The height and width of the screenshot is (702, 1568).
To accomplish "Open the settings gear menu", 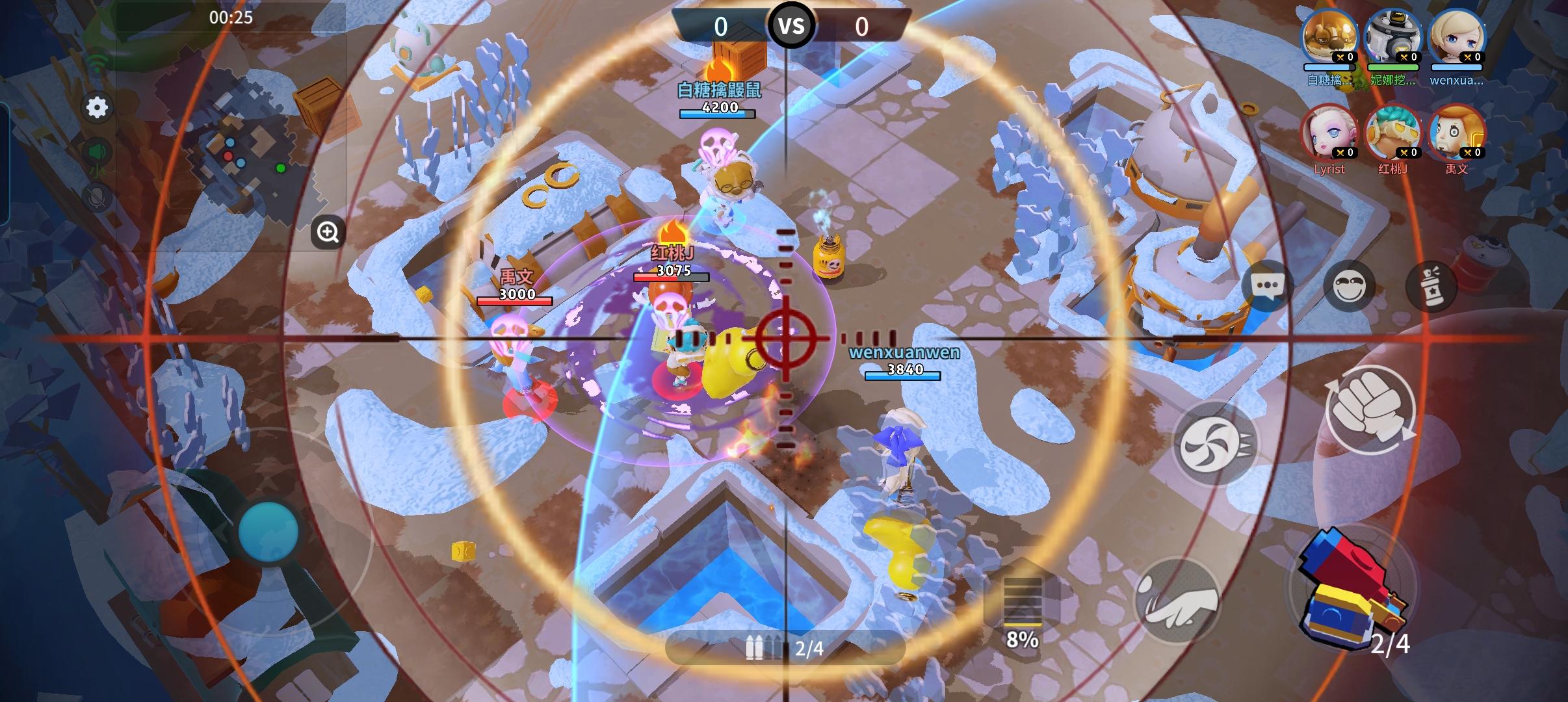I will point(98,108).
